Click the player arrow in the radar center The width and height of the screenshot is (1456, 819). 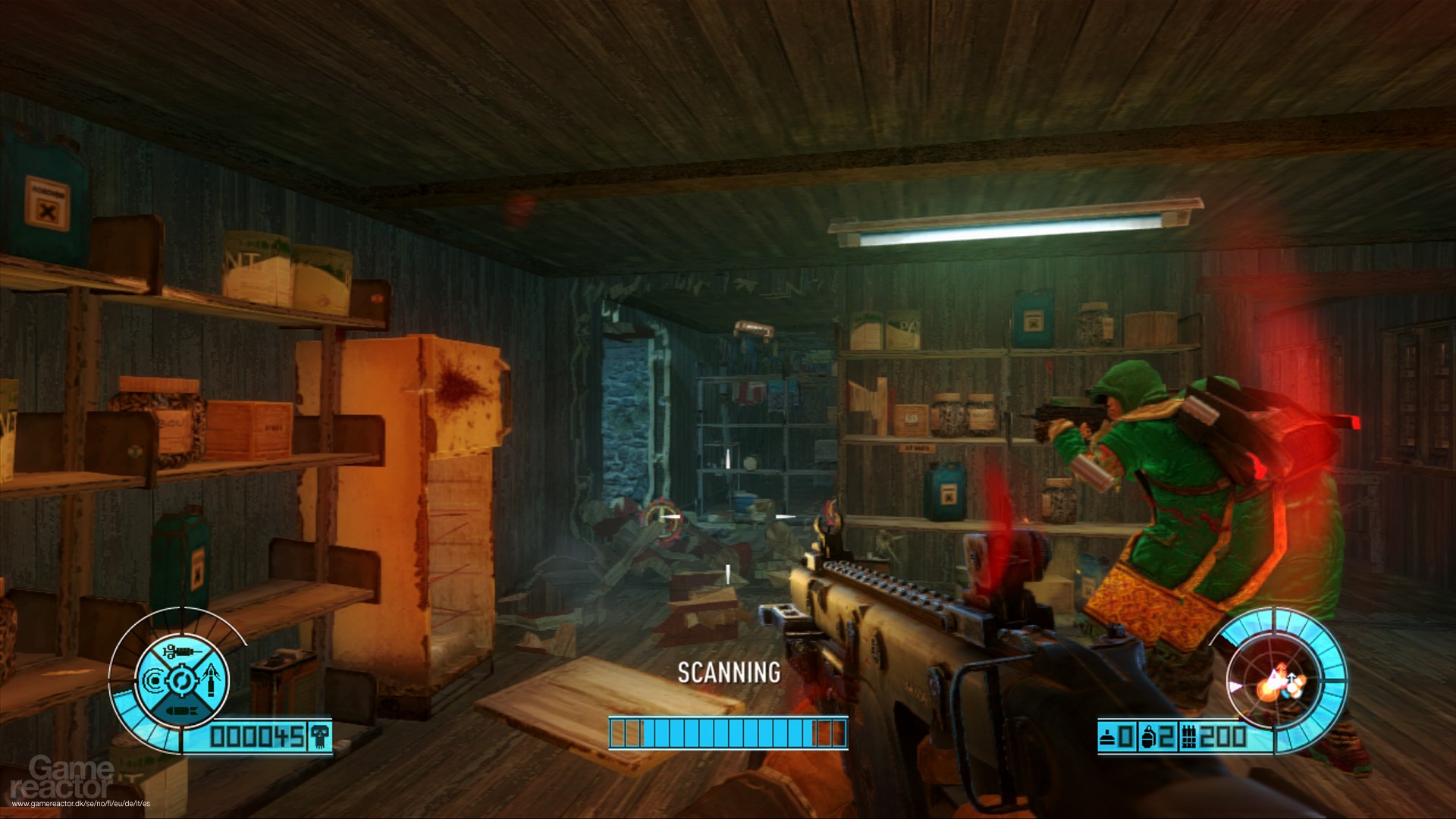pos(1291,680)
